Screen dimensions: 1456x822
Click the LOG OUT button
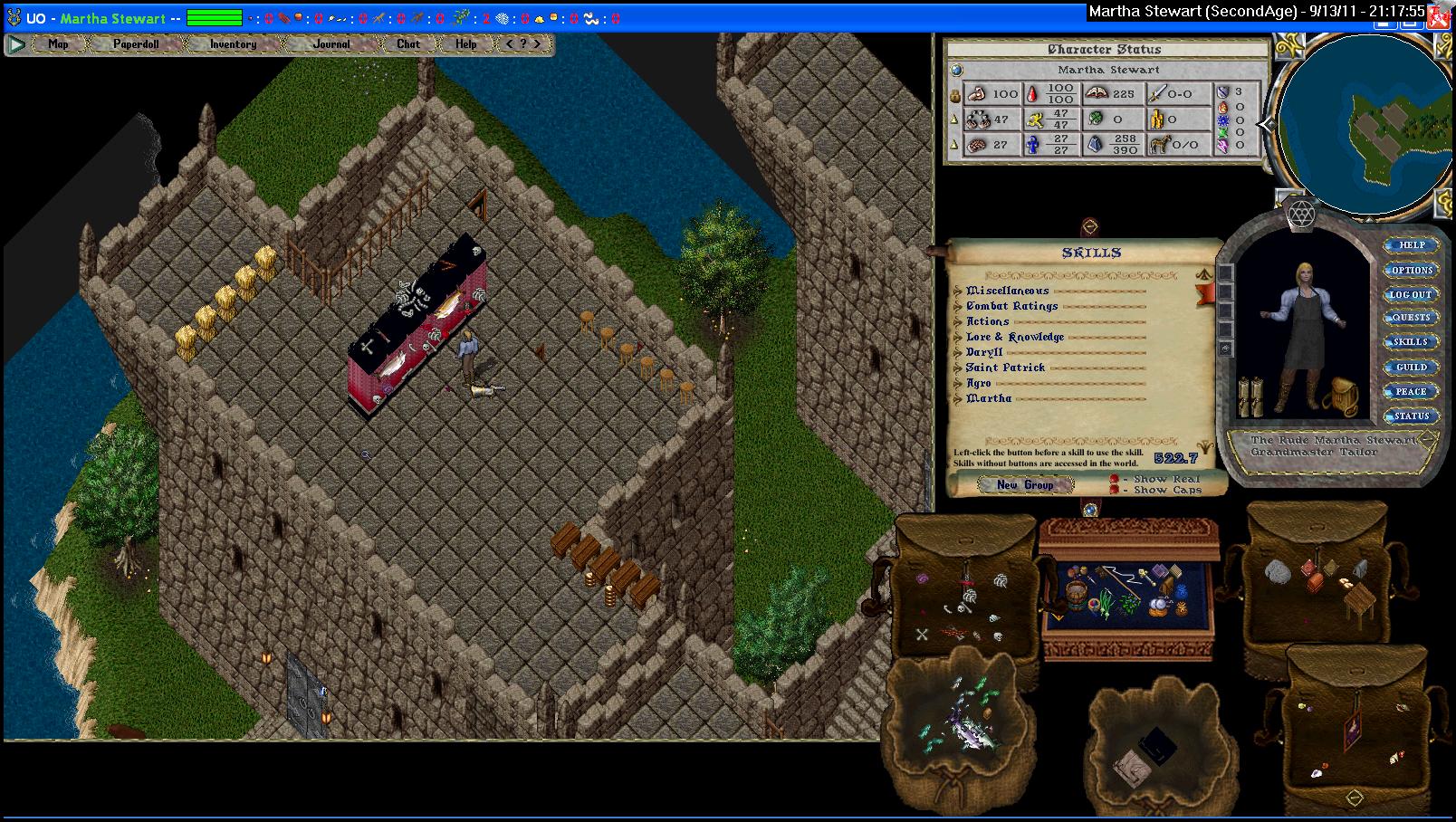pos(1411,294)
